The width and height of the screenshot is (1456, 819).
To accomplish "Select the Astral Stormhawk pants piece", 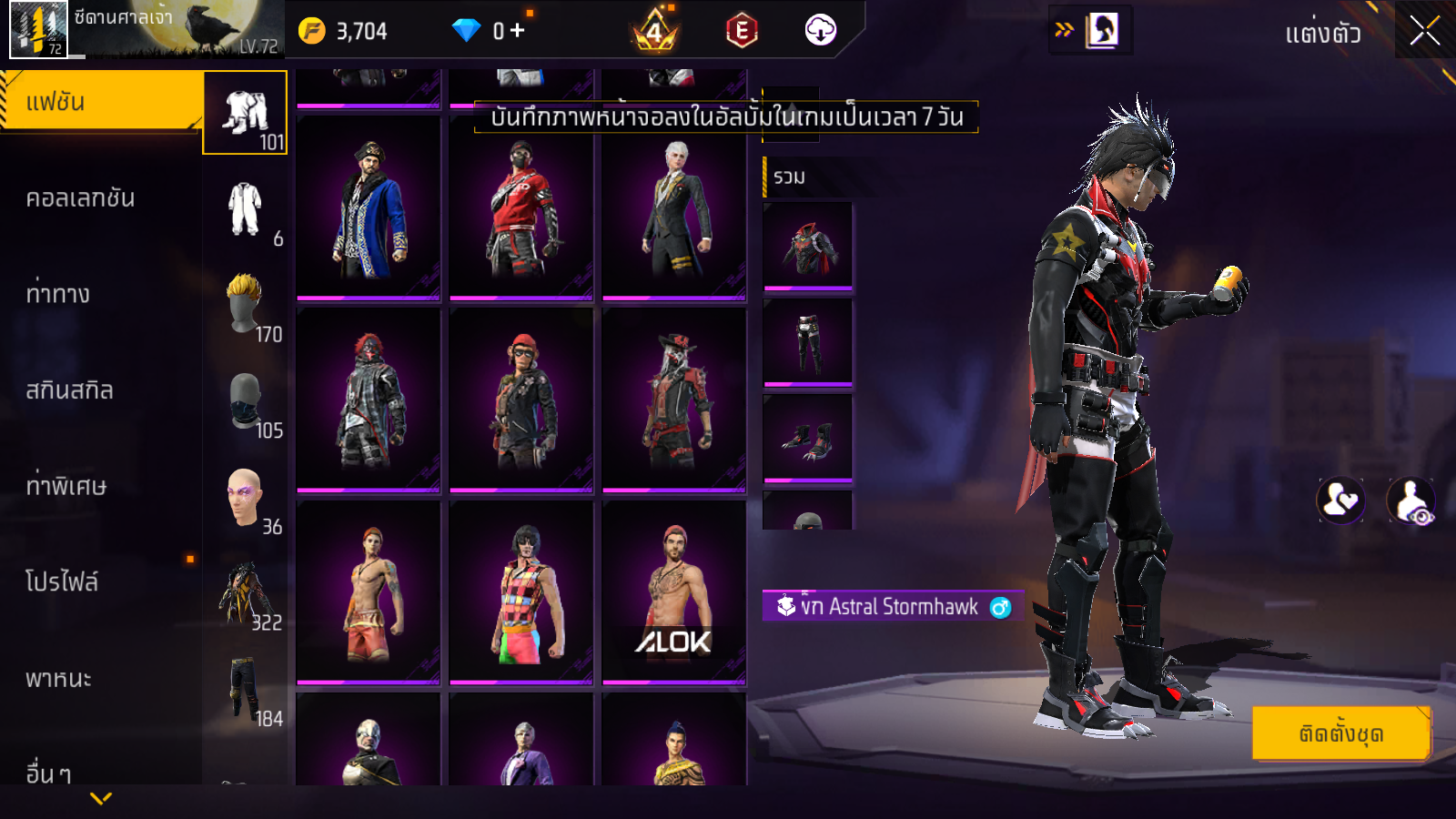I will click(808, 343).
